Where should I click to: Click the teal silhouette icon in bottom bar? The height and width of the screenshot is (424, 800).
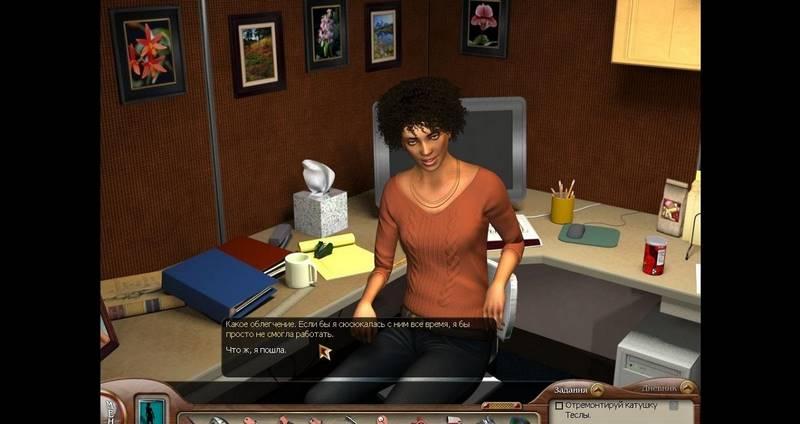(x=152, y=411)
